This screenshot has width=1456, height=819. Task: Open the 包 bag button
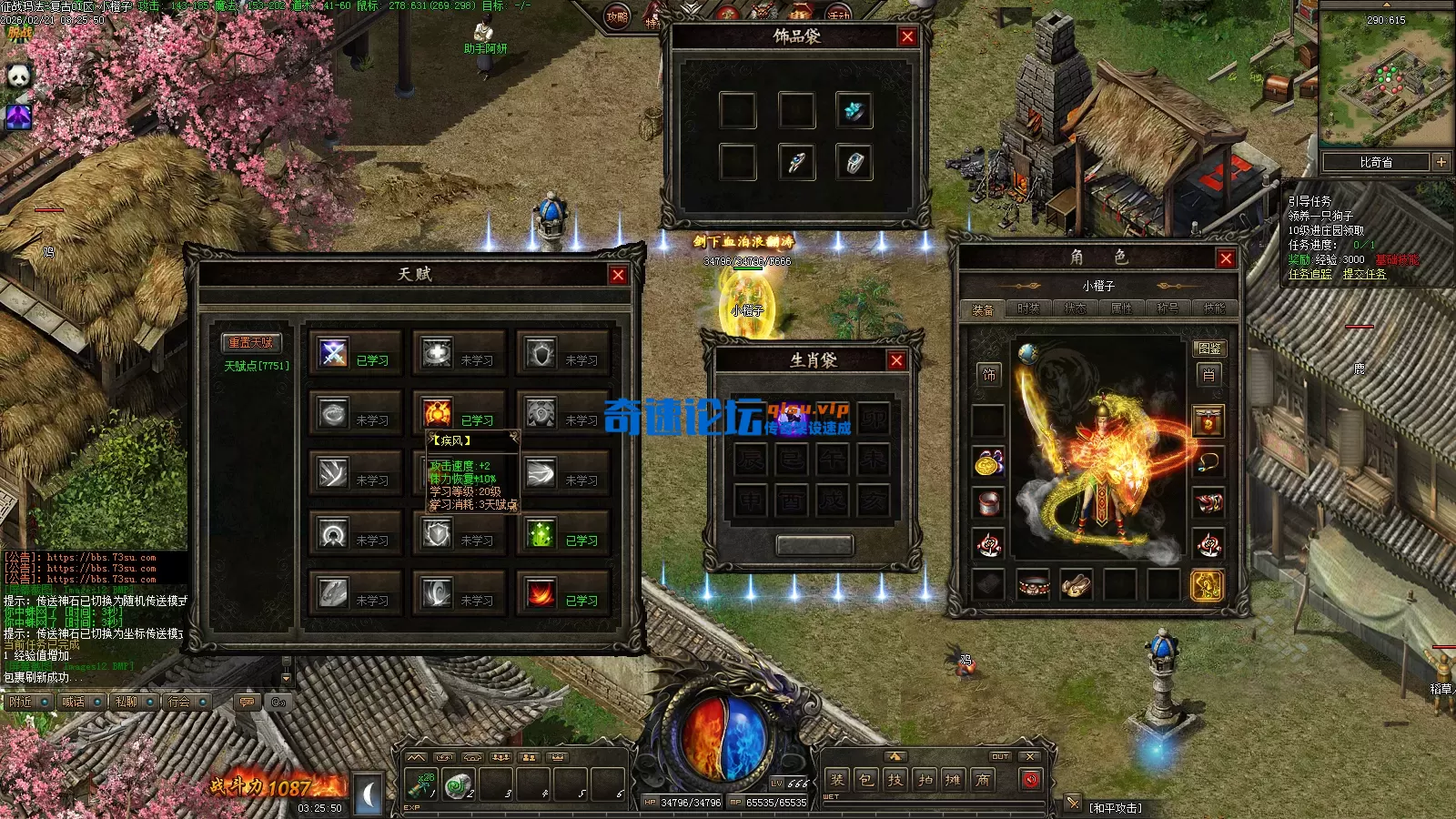click(x=866, y=780)
